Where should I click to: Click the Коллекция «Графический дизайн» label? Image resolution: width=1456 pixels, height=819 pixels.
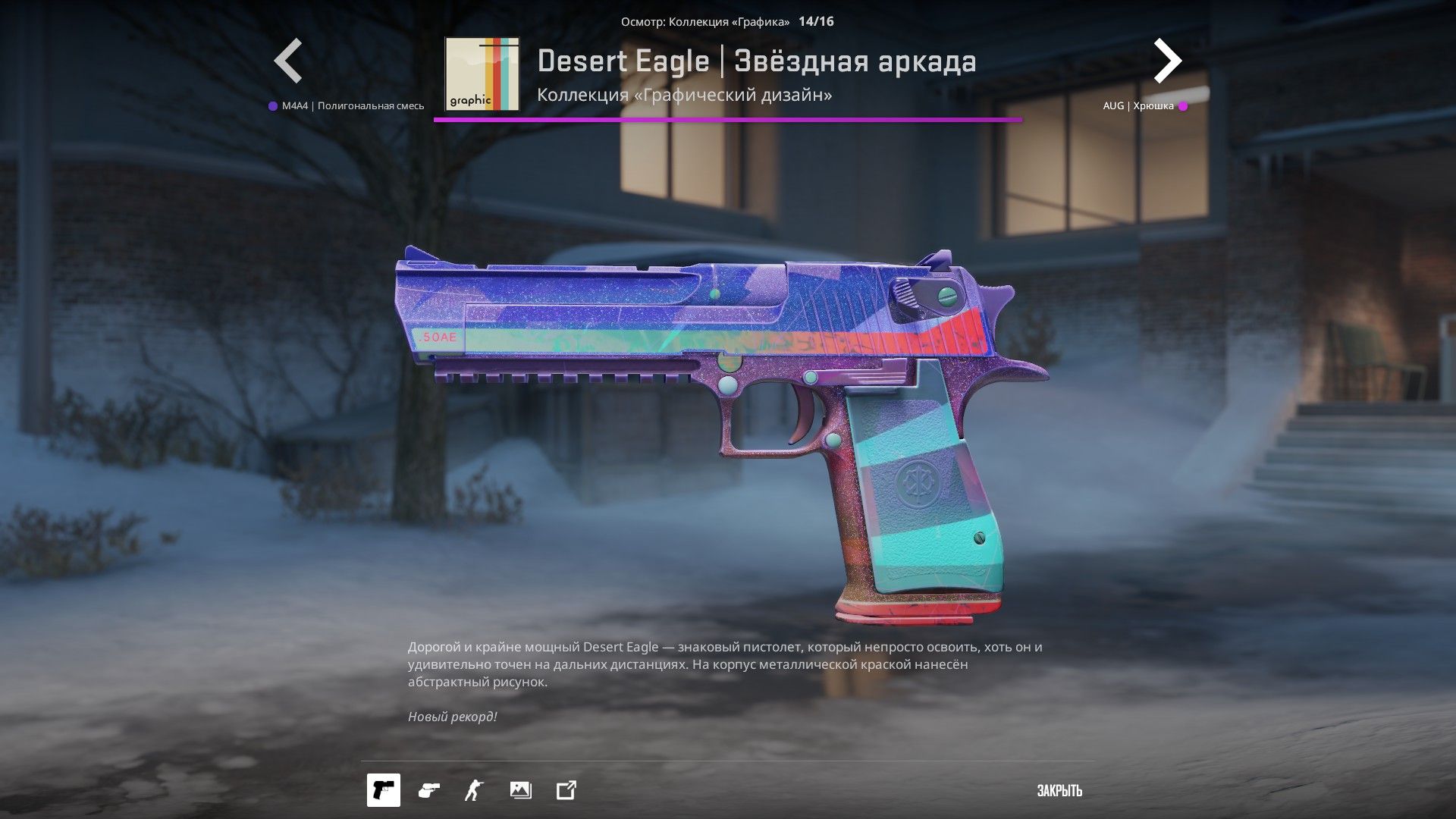(x=683, y=96)
